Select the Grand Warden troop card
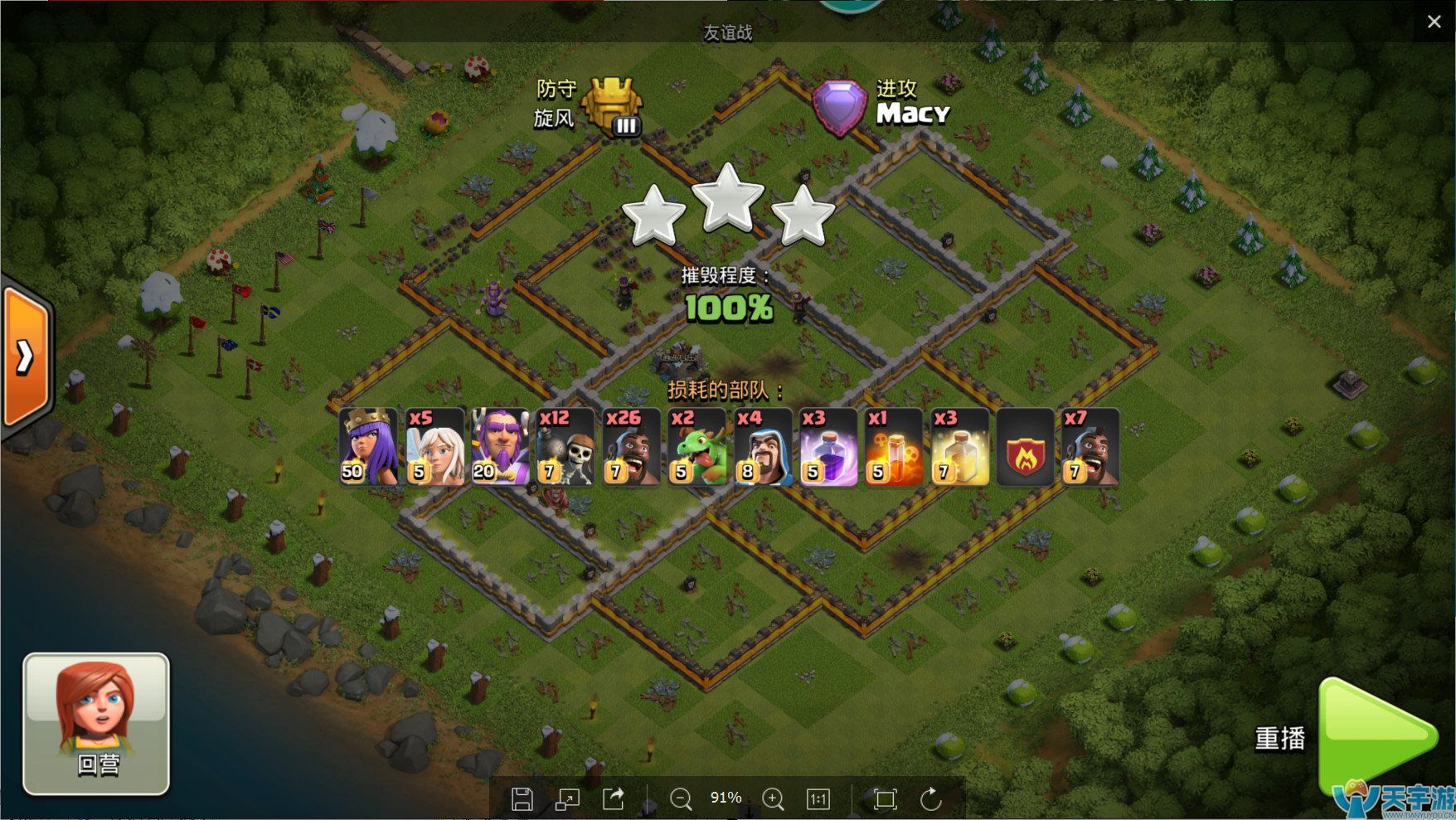Screen dimensions: 1456x820 coord(500,446)
